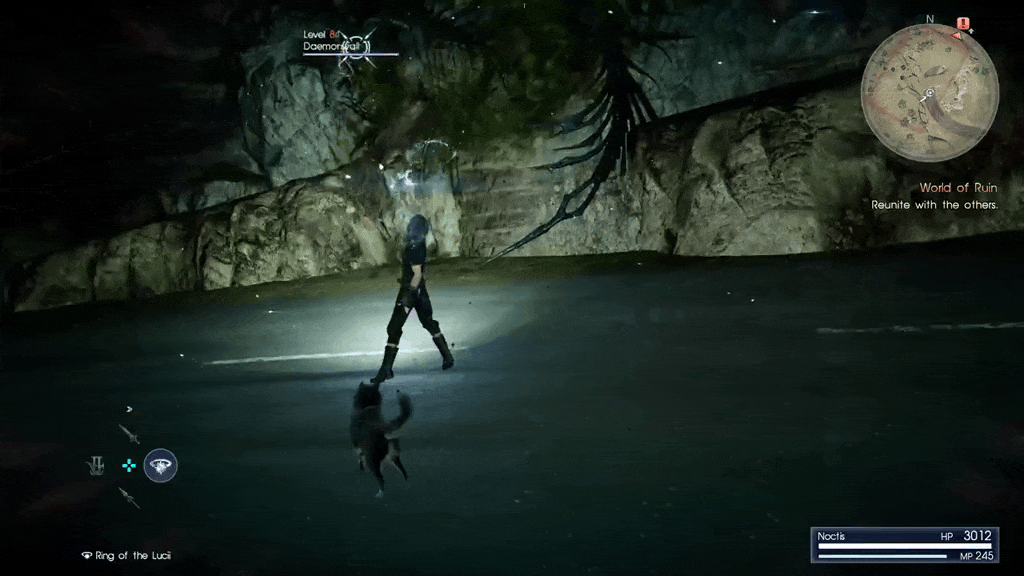Viewport: 1024px width, 576px height.
Task: Open the circular minimap
Action: tap(929, 93)
